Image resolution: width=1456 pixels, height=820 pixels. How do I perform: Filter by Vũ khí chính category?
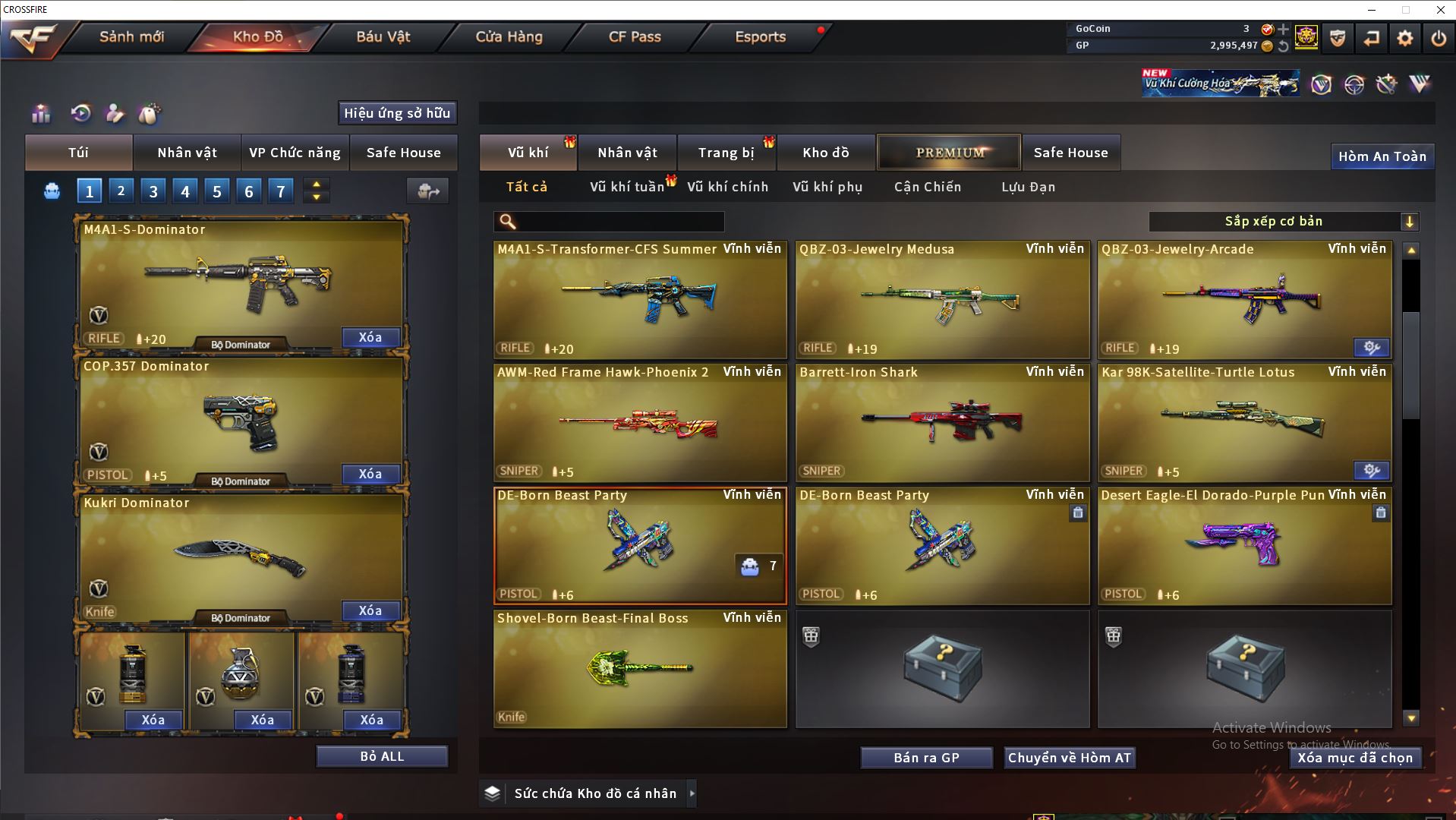pos(727,187)
